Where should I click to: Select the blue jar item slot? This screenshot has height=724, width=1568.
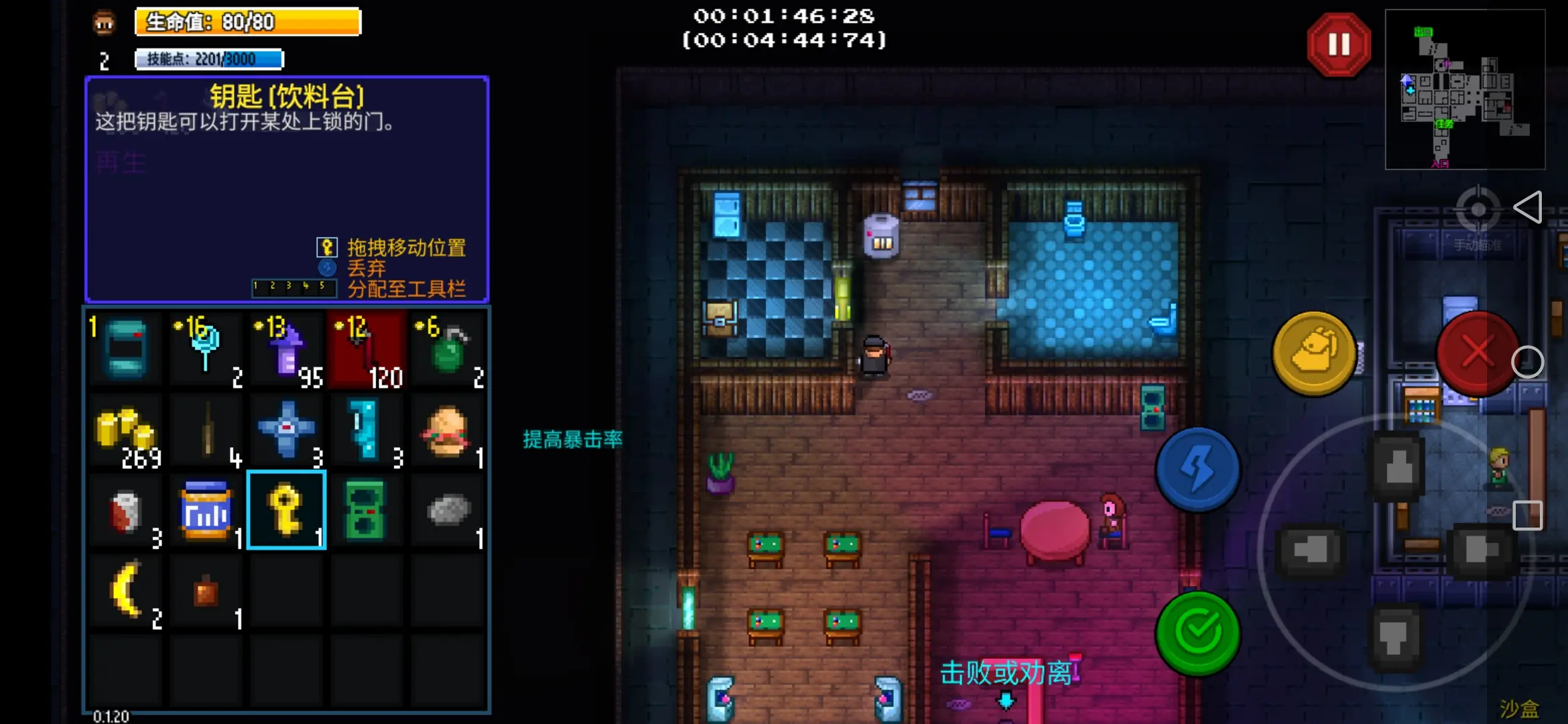coord(206,510)
